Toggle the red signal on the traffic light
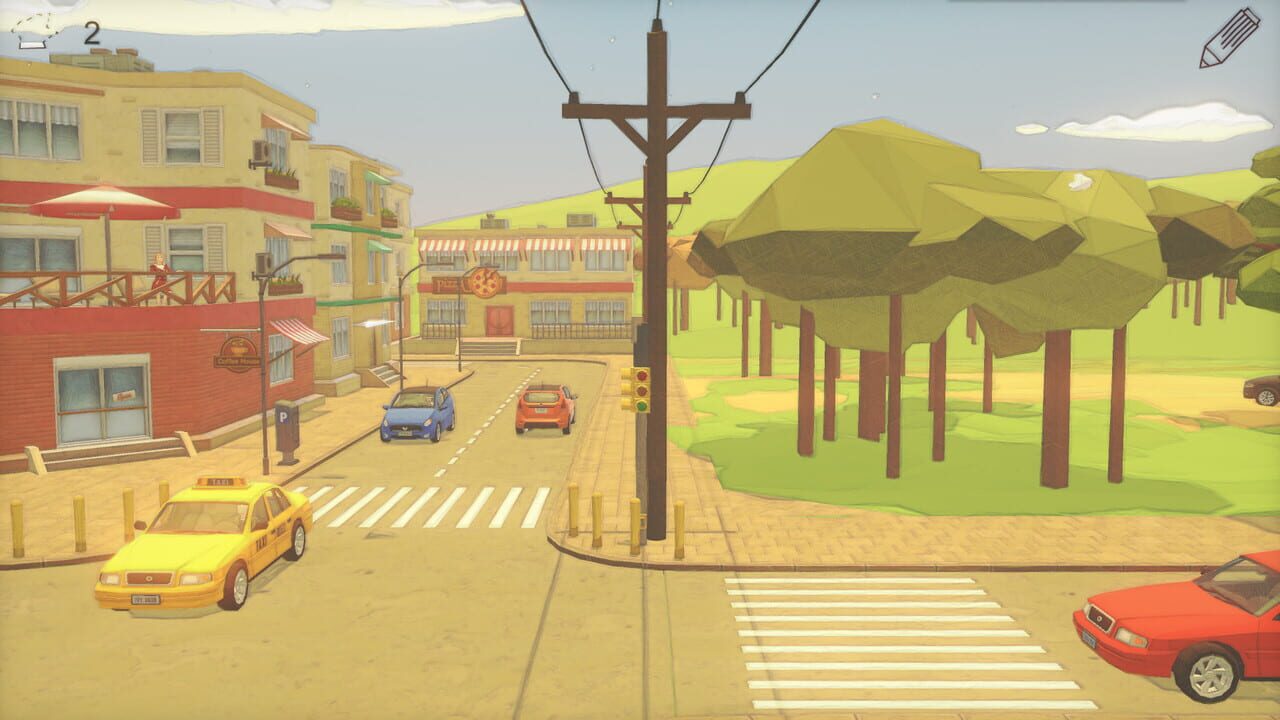This screenshot has width=1280, height=720. coord(642,375)
